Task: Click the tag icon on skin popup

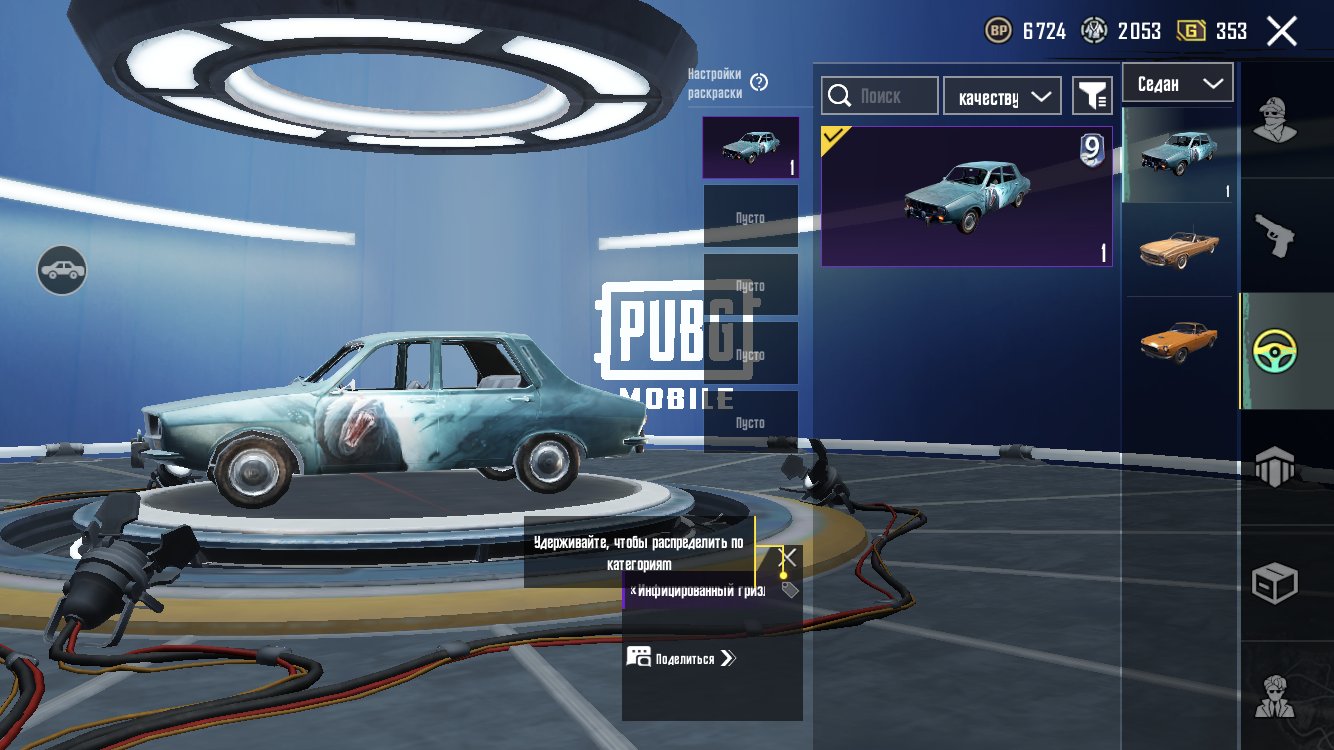Action: tap(790, 590)
